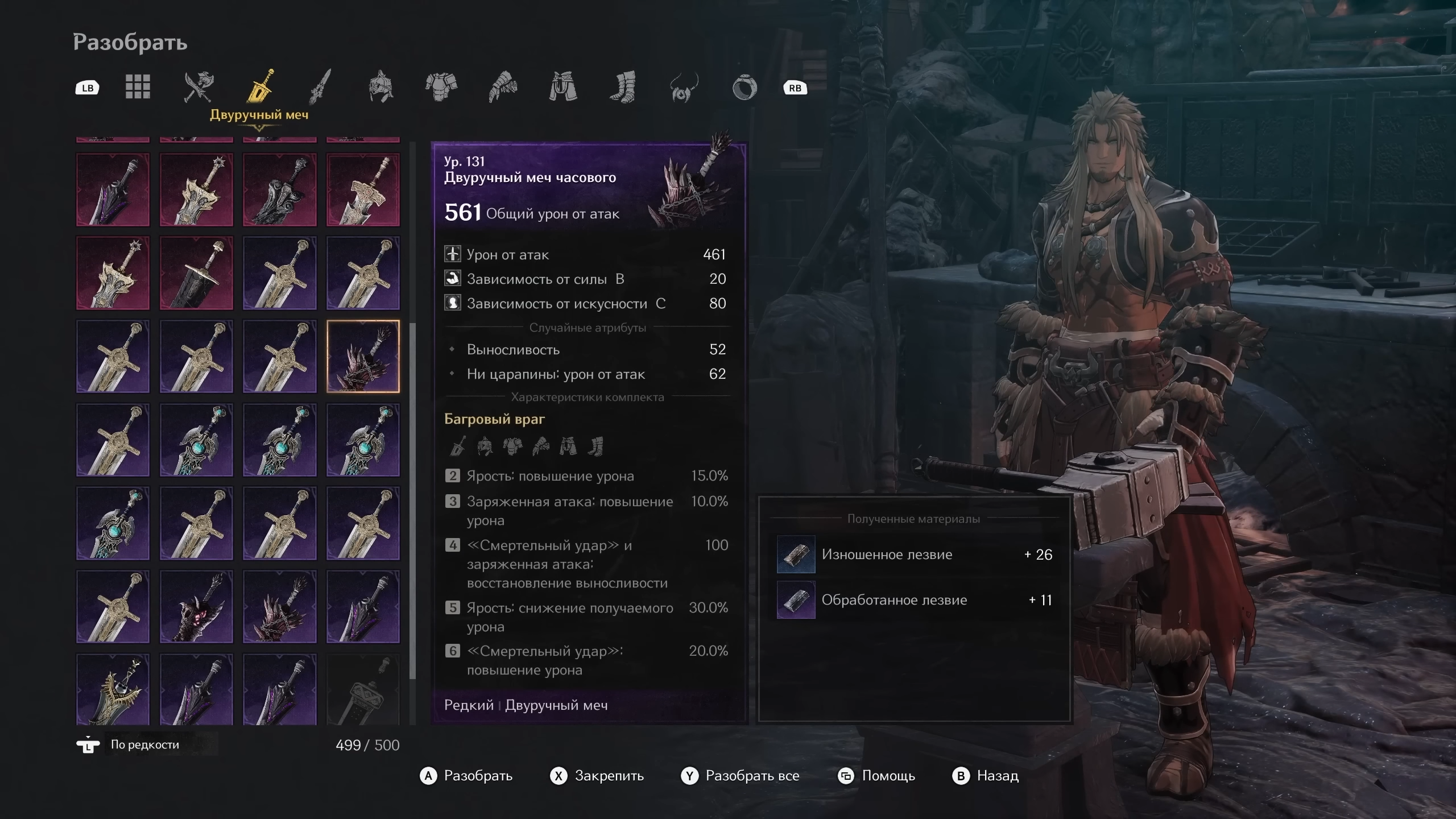The width and height of the screenshot is (1456, 819).
Task: Switch to the gauntlets category tab
Action: (502, 87)
